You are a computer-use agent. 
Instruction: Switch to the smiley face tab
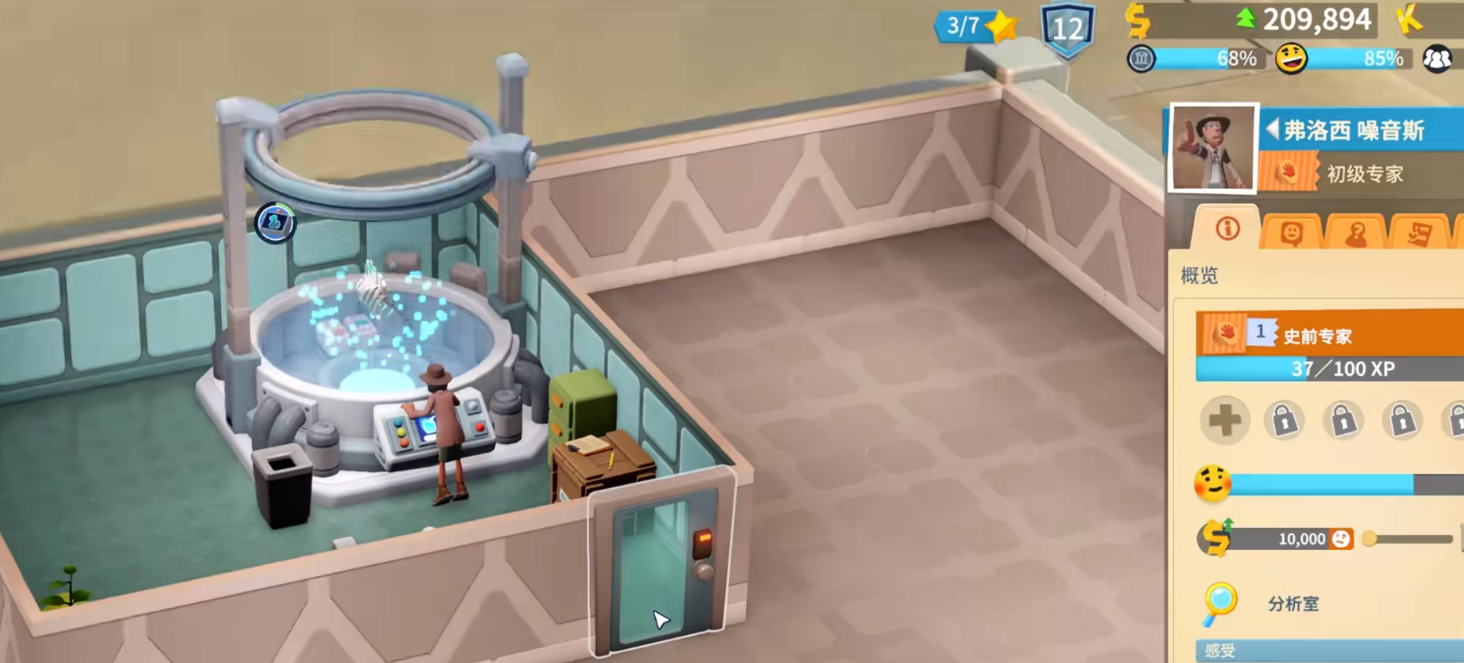click(x=1291, y=233)
